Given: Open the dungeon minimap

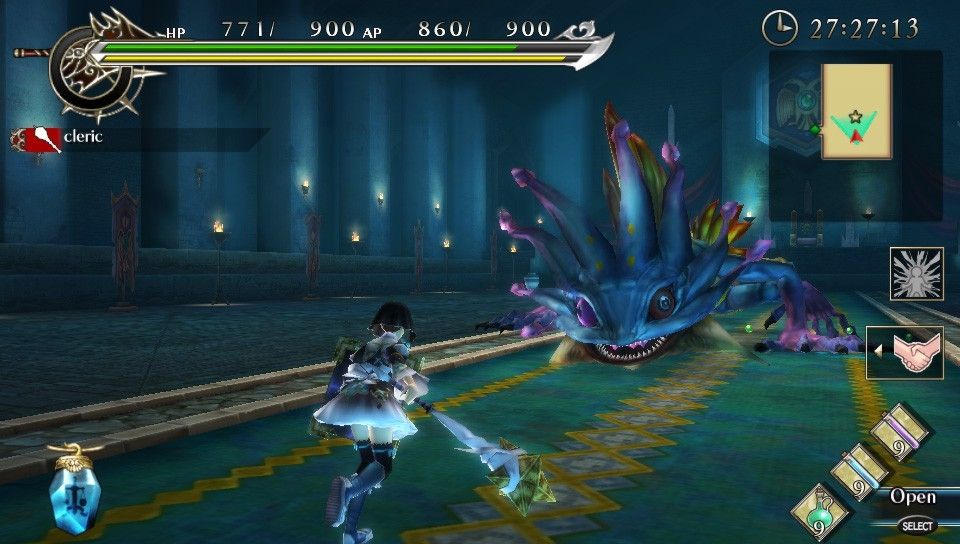Looking at the screenshot, I should pos(856,112).
